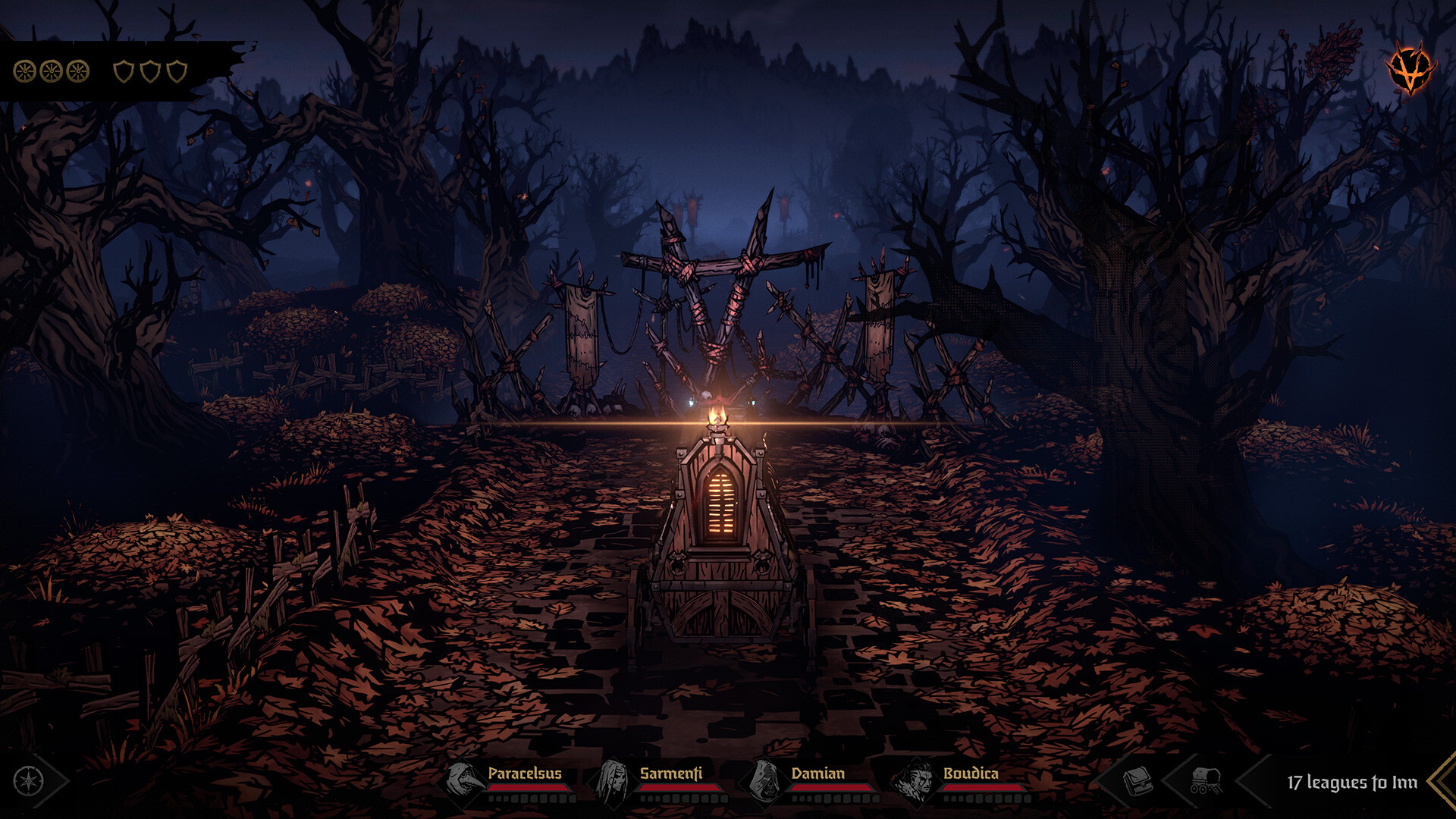This screenshot has height=819, width=1456.
Task: Open the inventory bag icon
Action: [x=1139, y=781]
